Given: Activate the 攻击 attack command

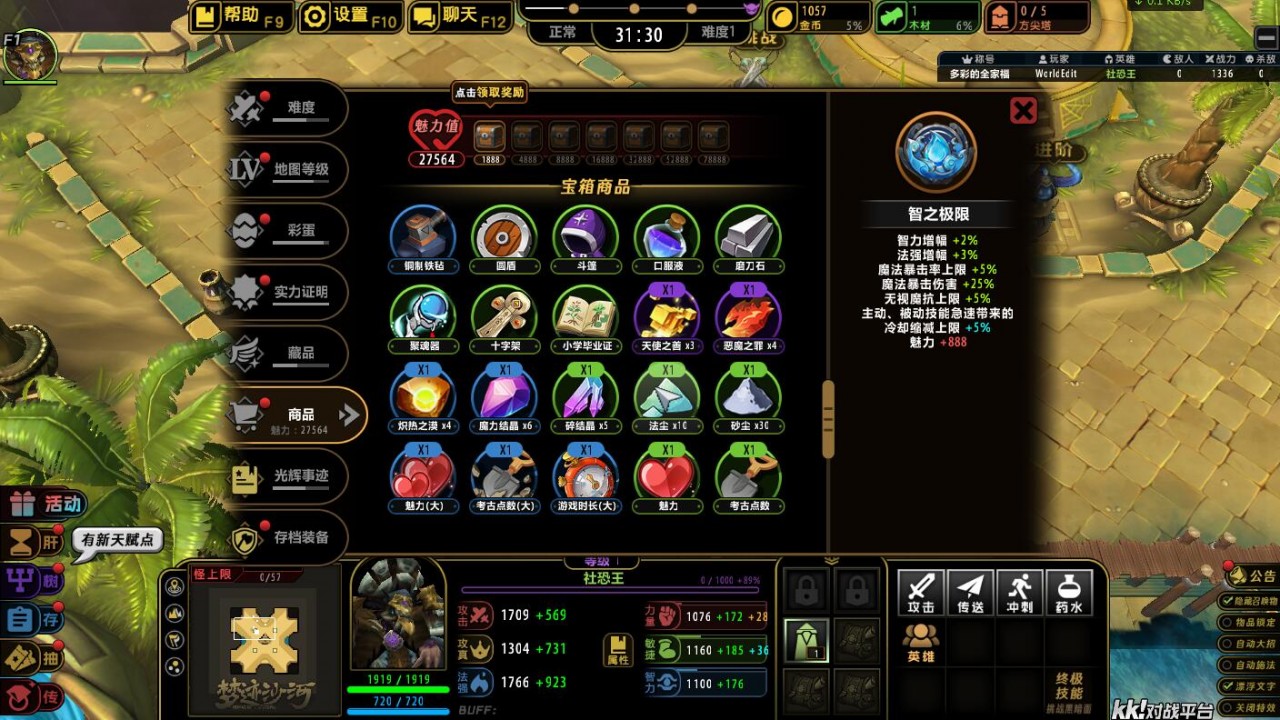Looking at the screenshot, I should pos(921,592).
